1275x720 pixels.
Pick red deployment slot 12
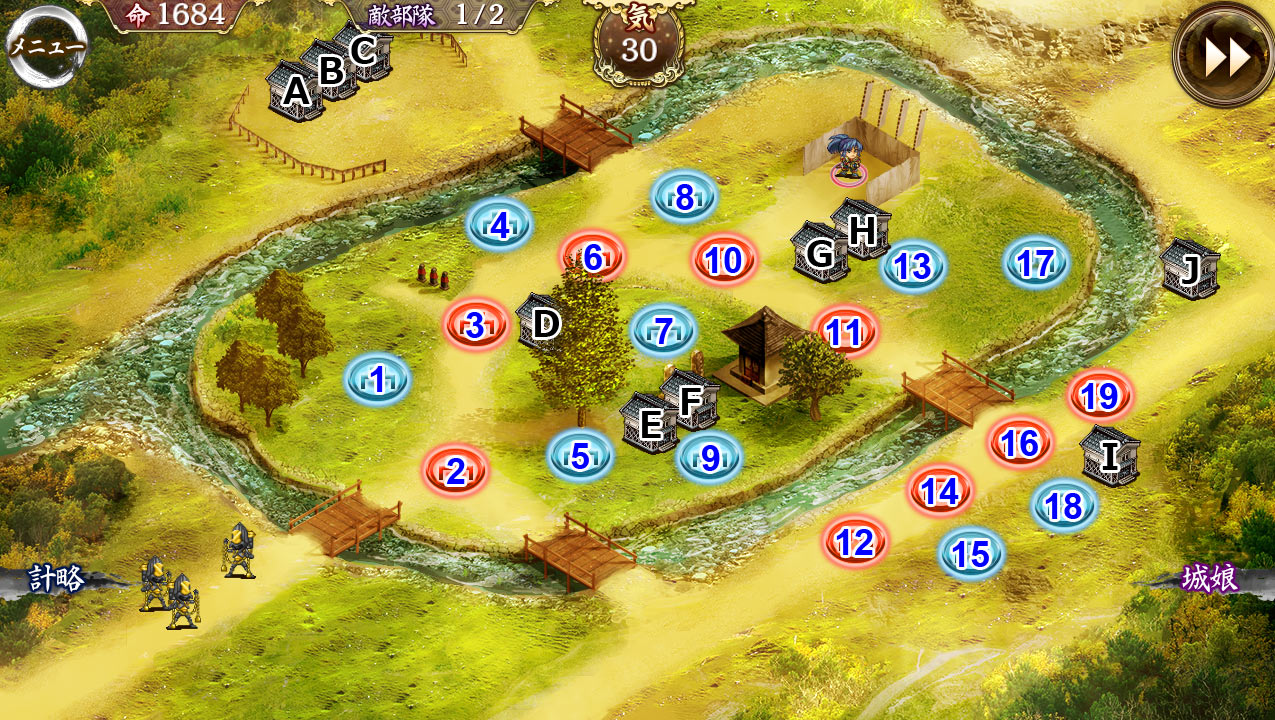855,543
